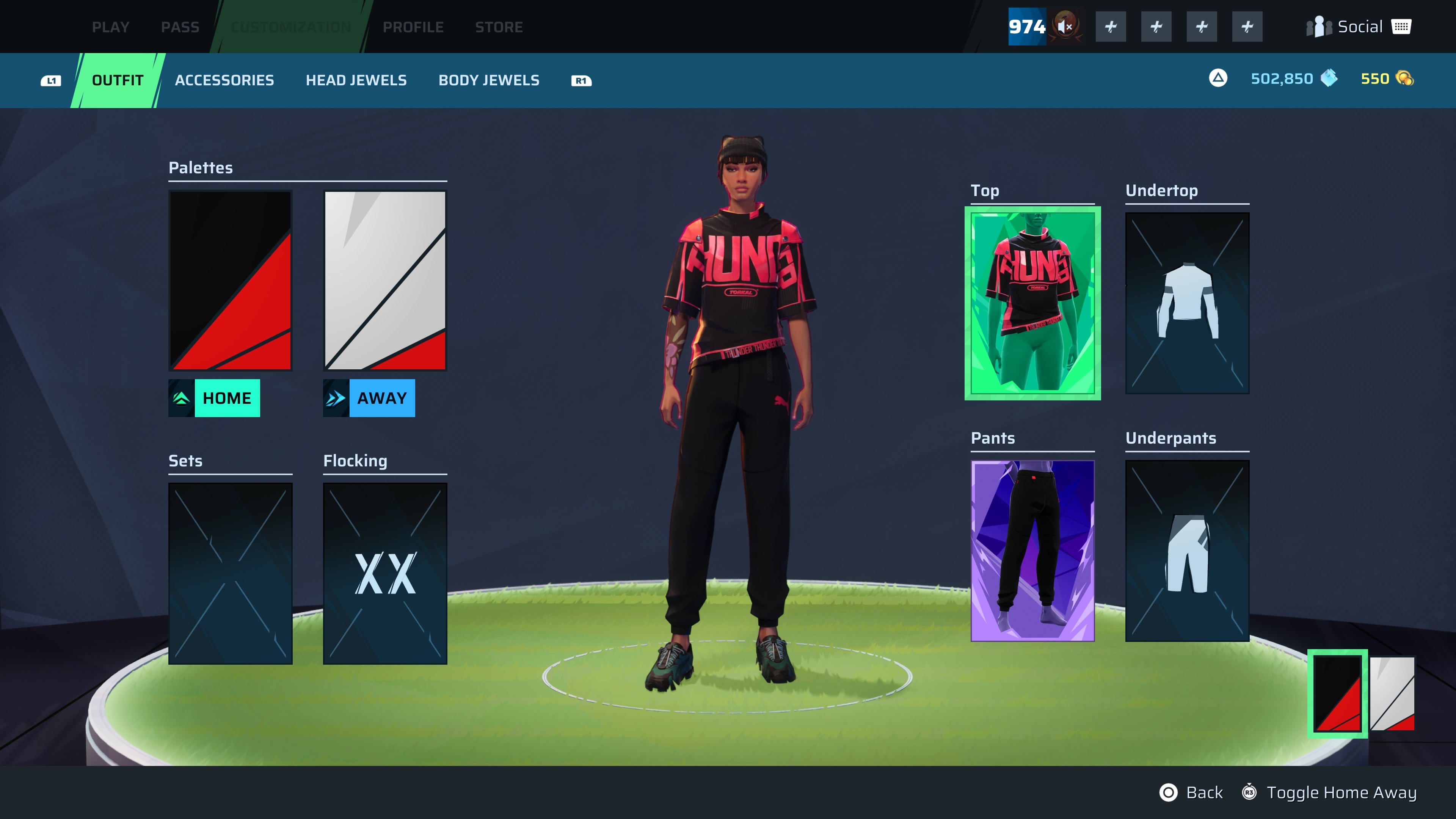
Task: Show the BODY JEWELS tab
Action: pyautogui.click(x=489, y=80)
